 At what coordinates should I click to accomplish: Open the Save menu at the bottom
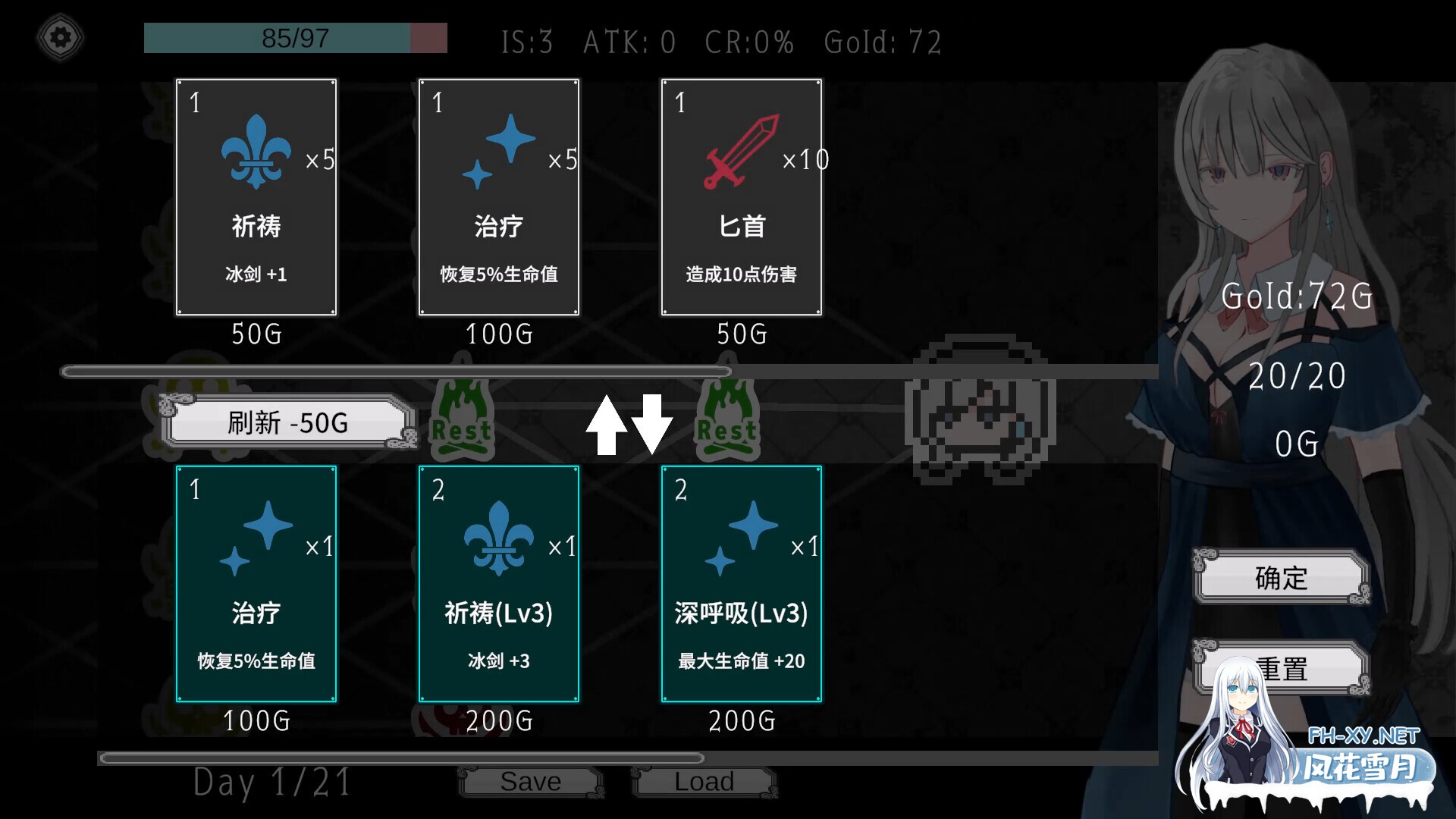tap(531, 780)
